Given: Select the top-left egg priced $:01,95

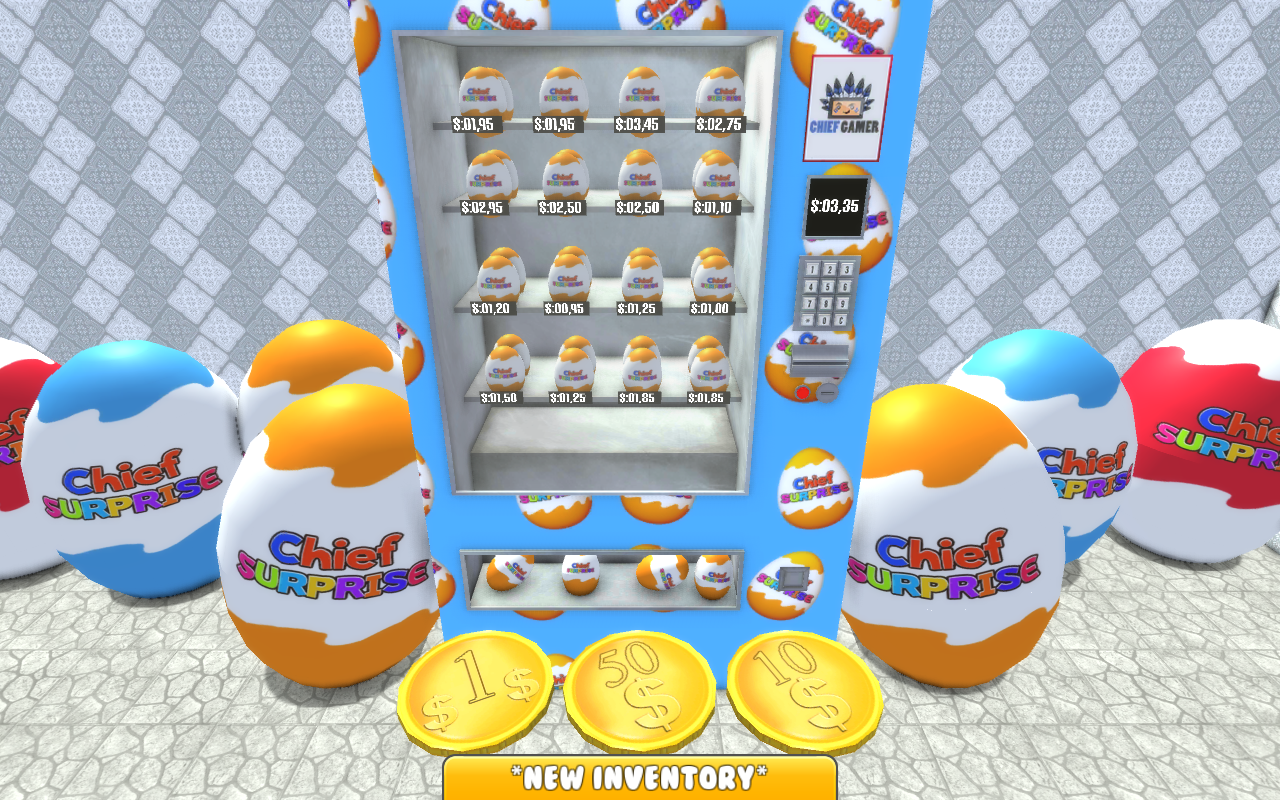Looking at the screenshot, I should point(487,95).
